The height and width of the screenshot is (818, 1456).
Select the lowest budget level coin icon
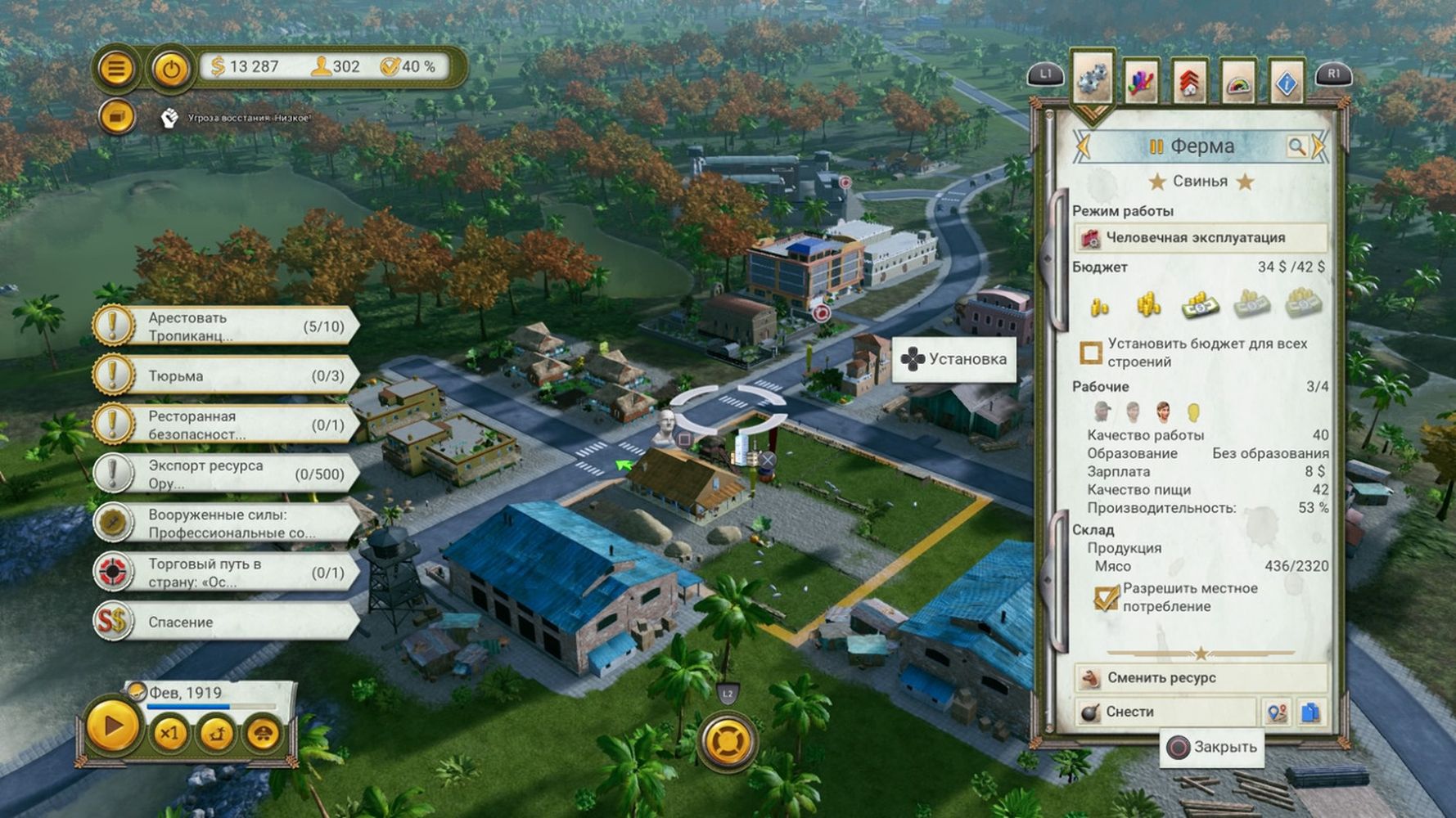tap(1099, 307)
